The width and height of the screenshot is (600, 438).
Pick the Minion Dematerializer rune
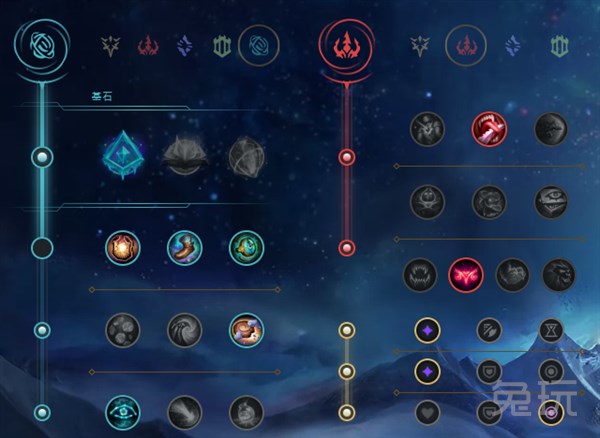point(185,329)
